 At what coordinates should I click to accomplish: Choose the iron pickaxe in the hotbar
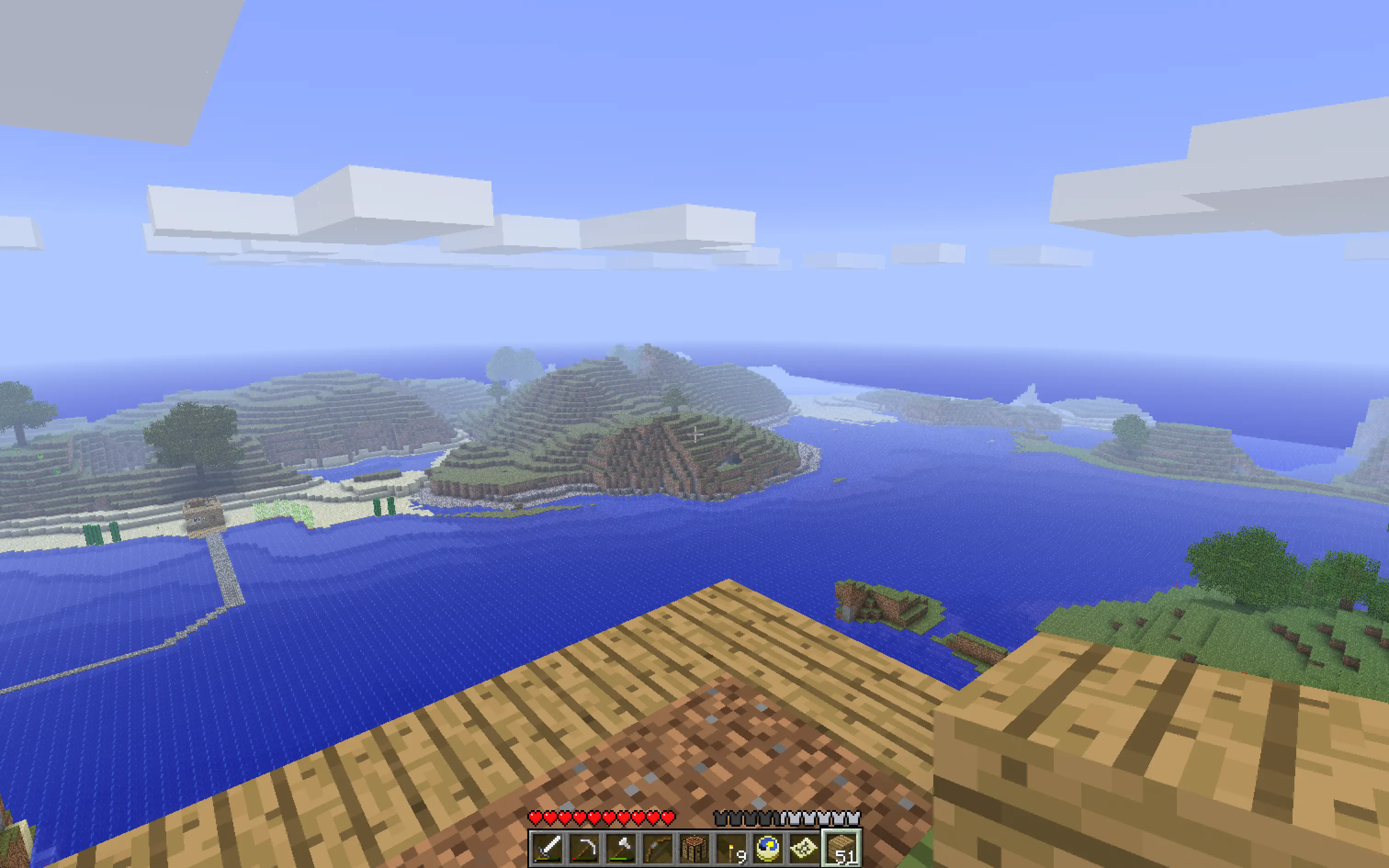click(584, 847)
